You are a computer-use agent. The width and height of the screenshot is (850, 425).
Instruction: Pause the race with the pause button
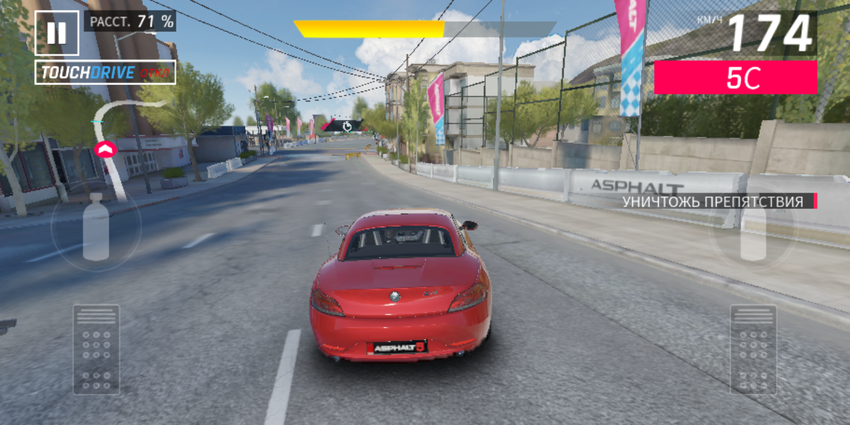(56, 33)
